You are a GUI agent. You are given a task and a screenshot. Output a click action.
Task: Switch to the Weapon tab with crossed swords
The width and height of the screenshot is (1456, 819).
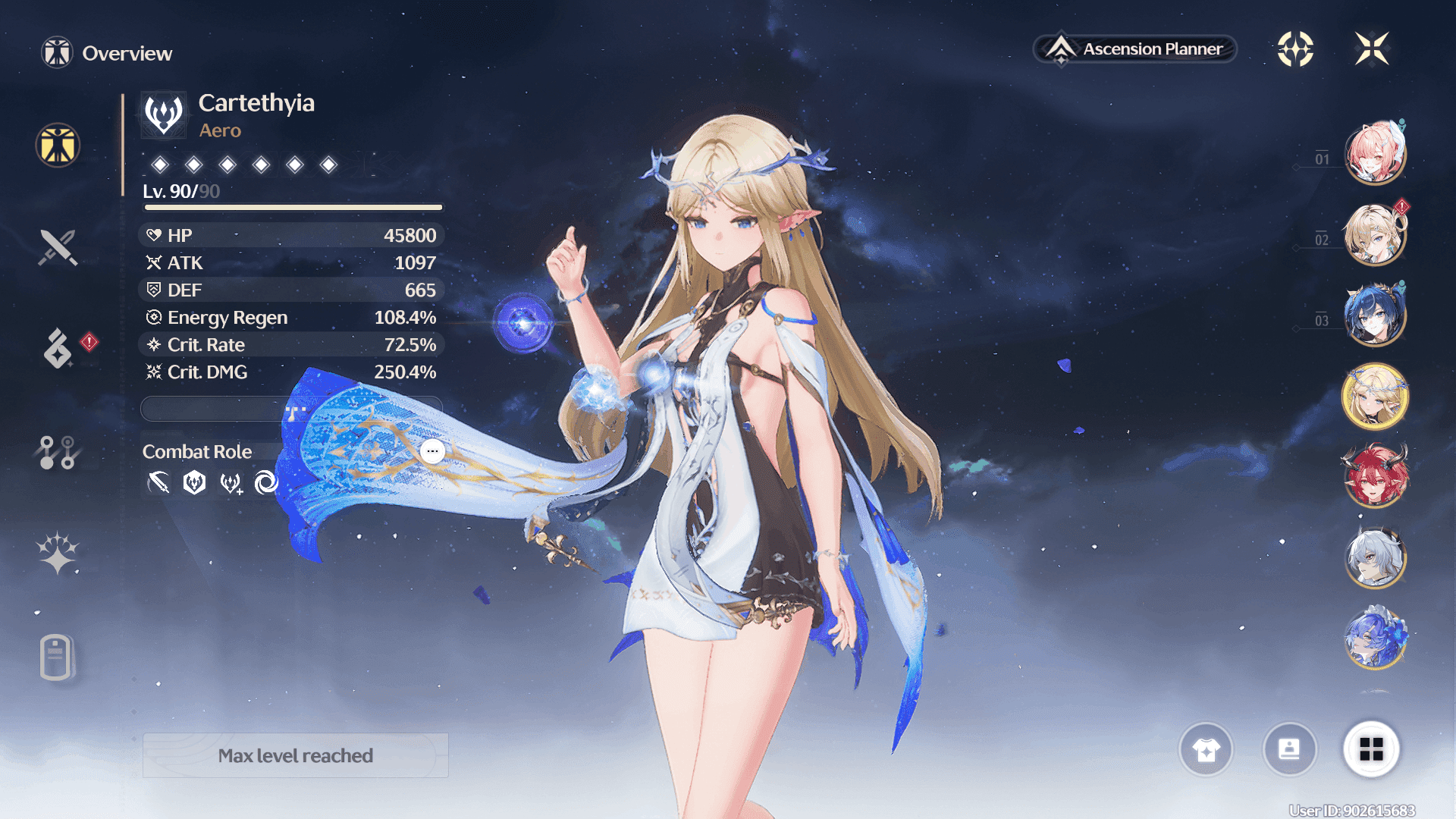click(x=58, y=247)
